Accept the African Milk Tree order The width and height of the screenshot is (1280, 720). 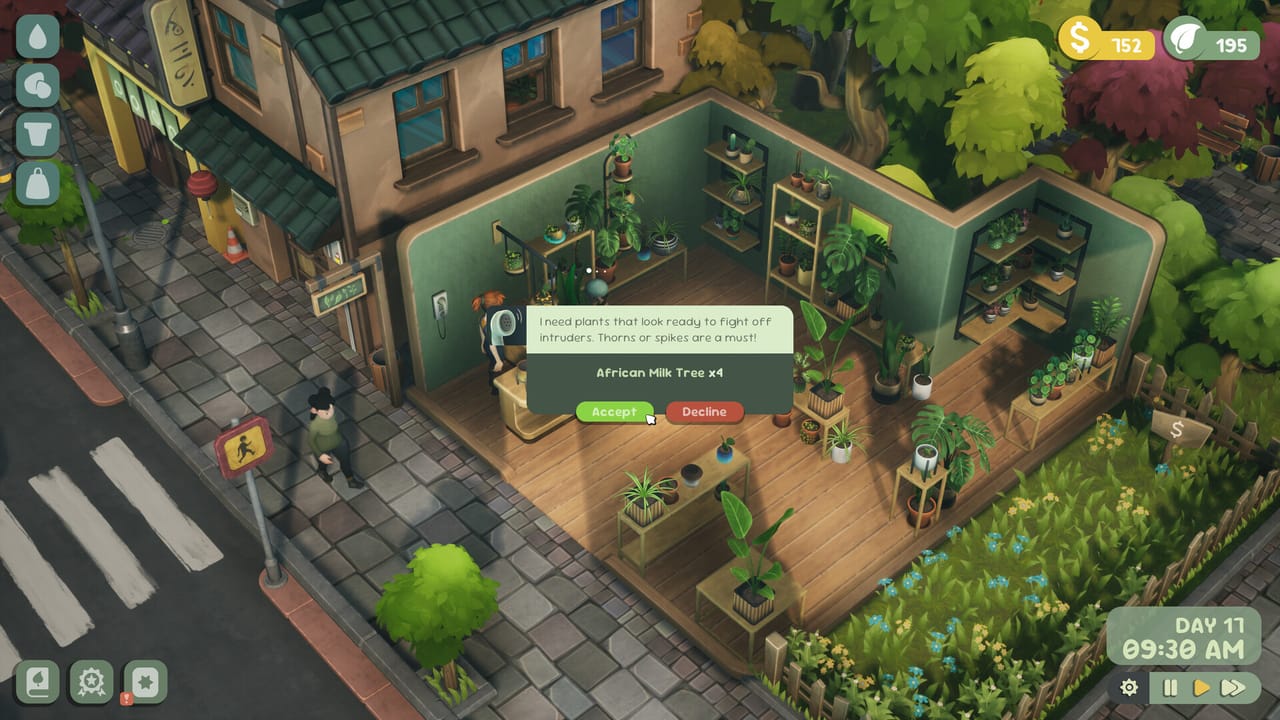613,412
